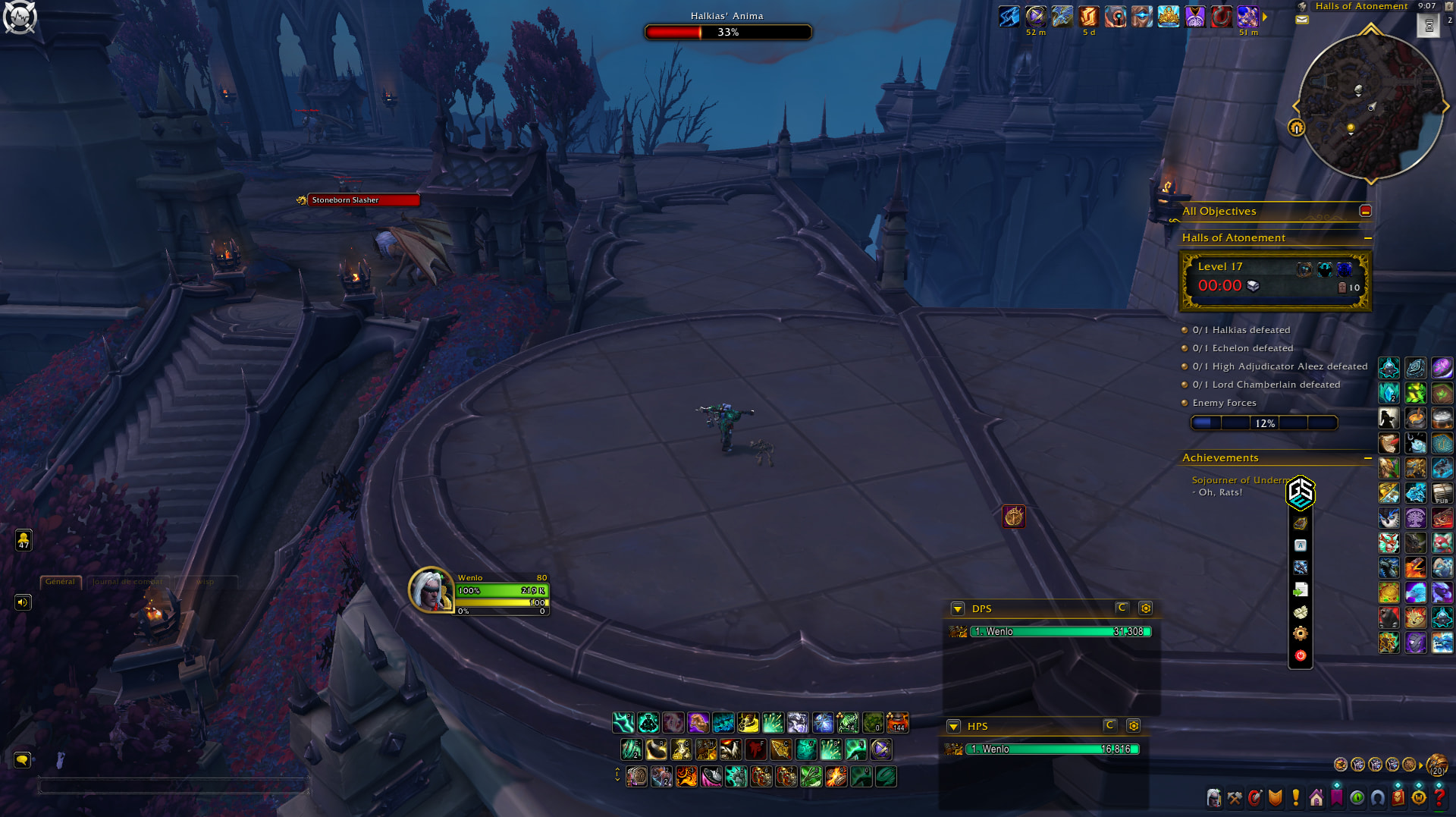
Task: Open the HPS meter gear settings
Action: (1134, 726)
